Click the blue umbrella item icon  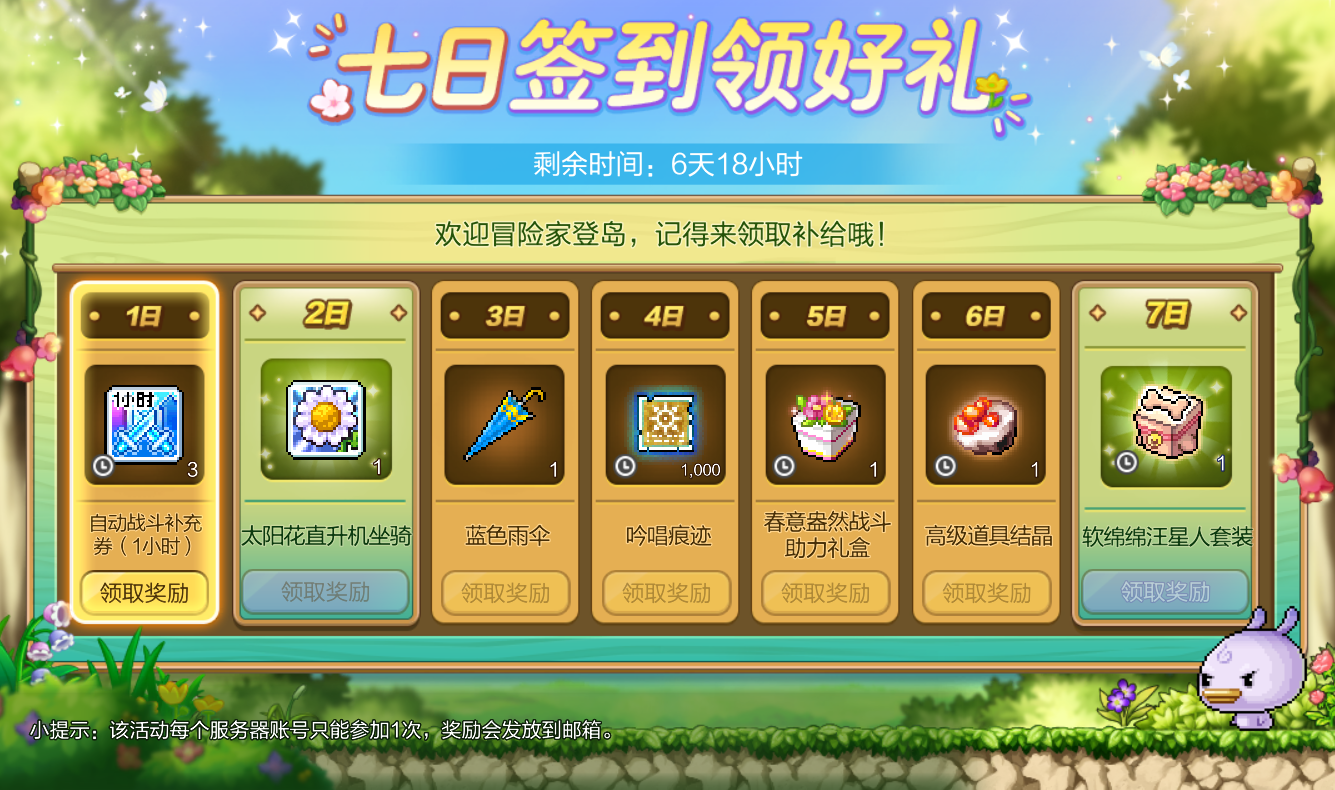(505, 422)
